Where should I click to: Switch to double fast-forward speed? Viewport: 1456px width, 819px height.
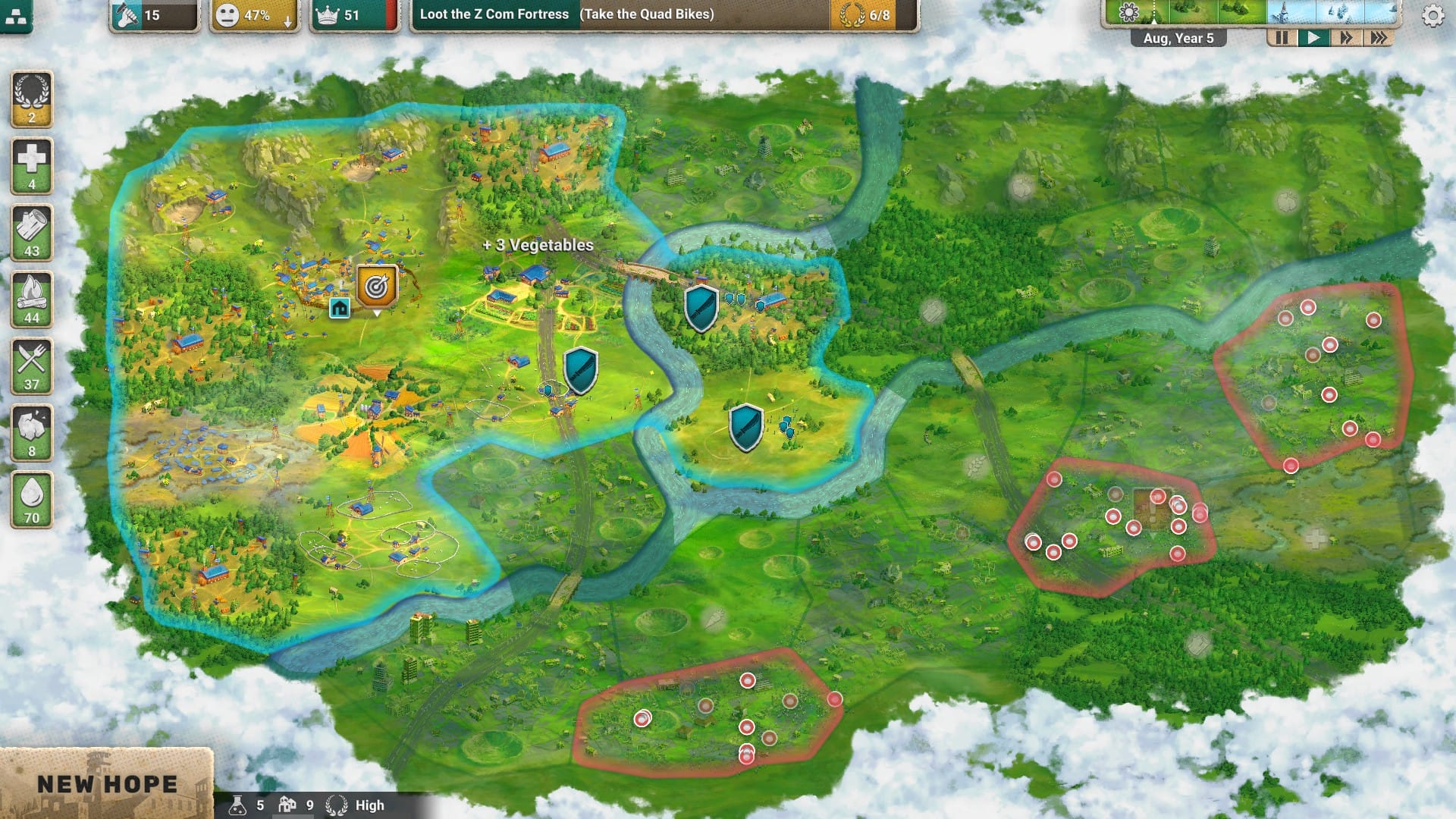coord(1346,38)
